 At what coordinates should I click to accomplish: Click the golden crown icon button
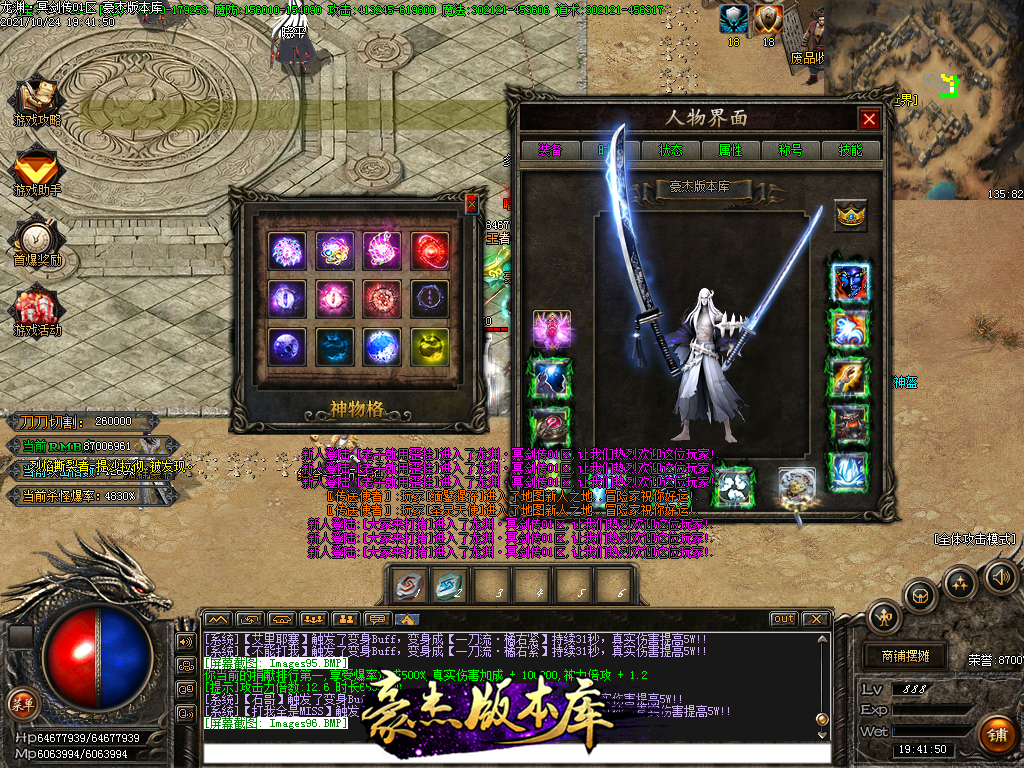(851, 215)
